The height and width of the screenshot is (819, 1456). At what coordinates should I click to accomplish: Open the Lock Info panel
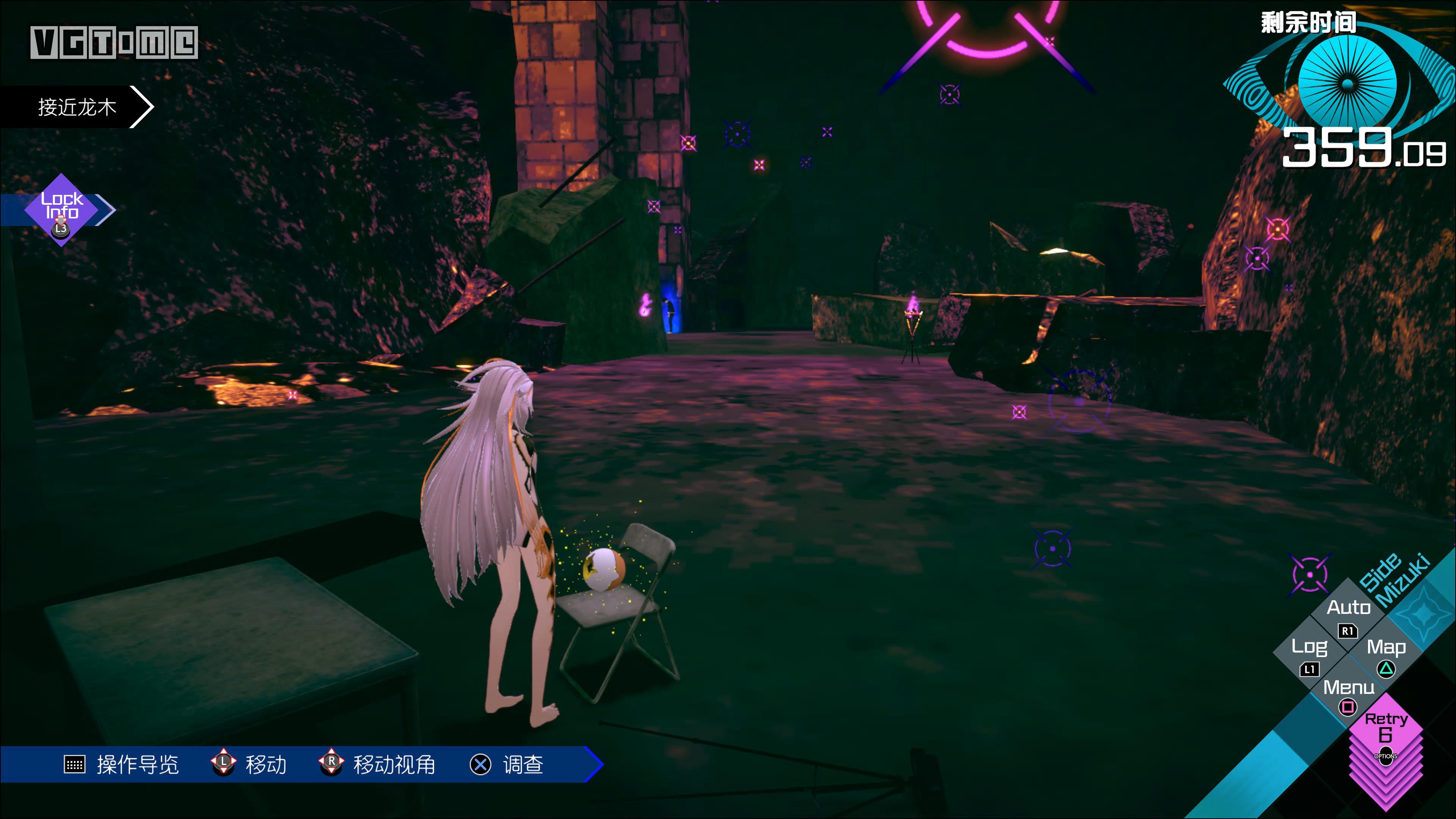pos(61,210)
